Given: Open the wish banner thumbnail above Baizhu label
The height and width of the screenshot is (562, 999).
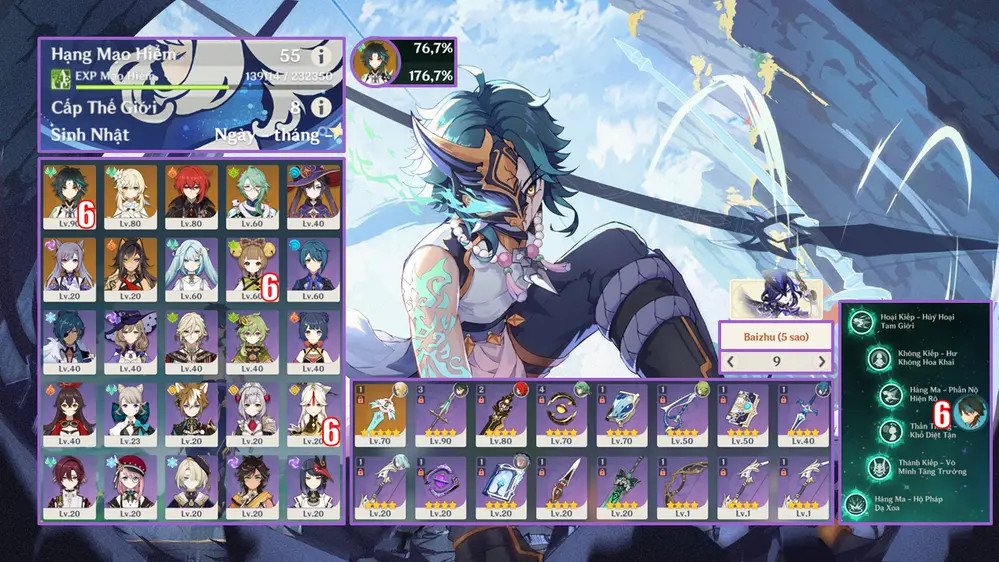Looking at the screenshot, I should (x=776, y=297).
